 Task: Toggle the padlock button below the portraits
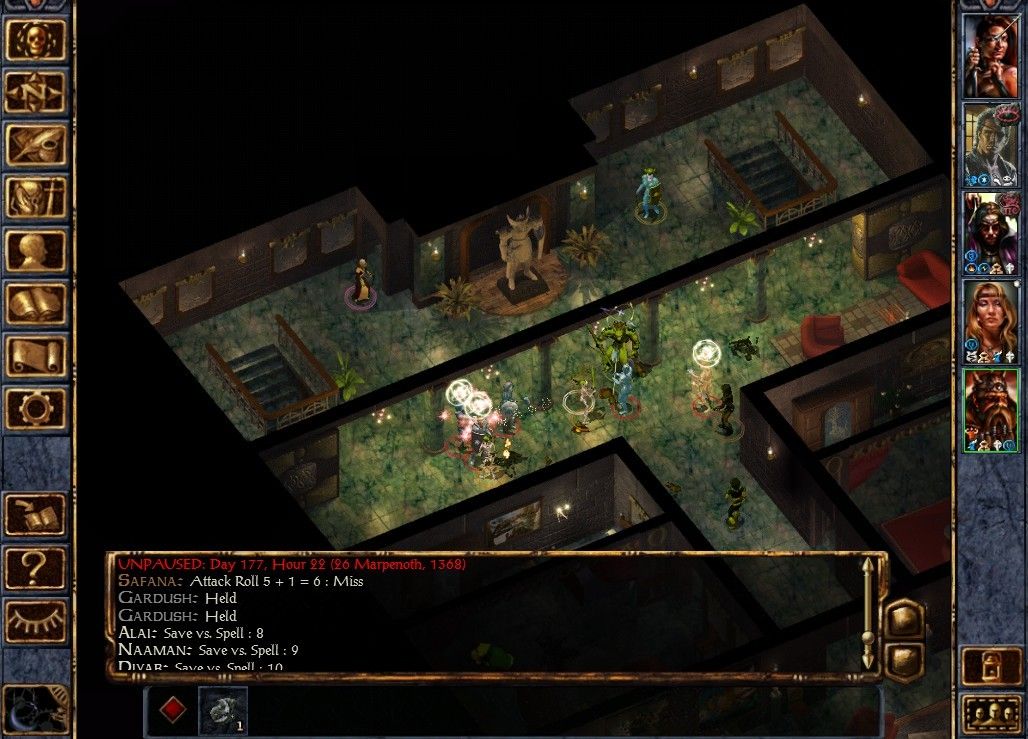coord(990,666)
